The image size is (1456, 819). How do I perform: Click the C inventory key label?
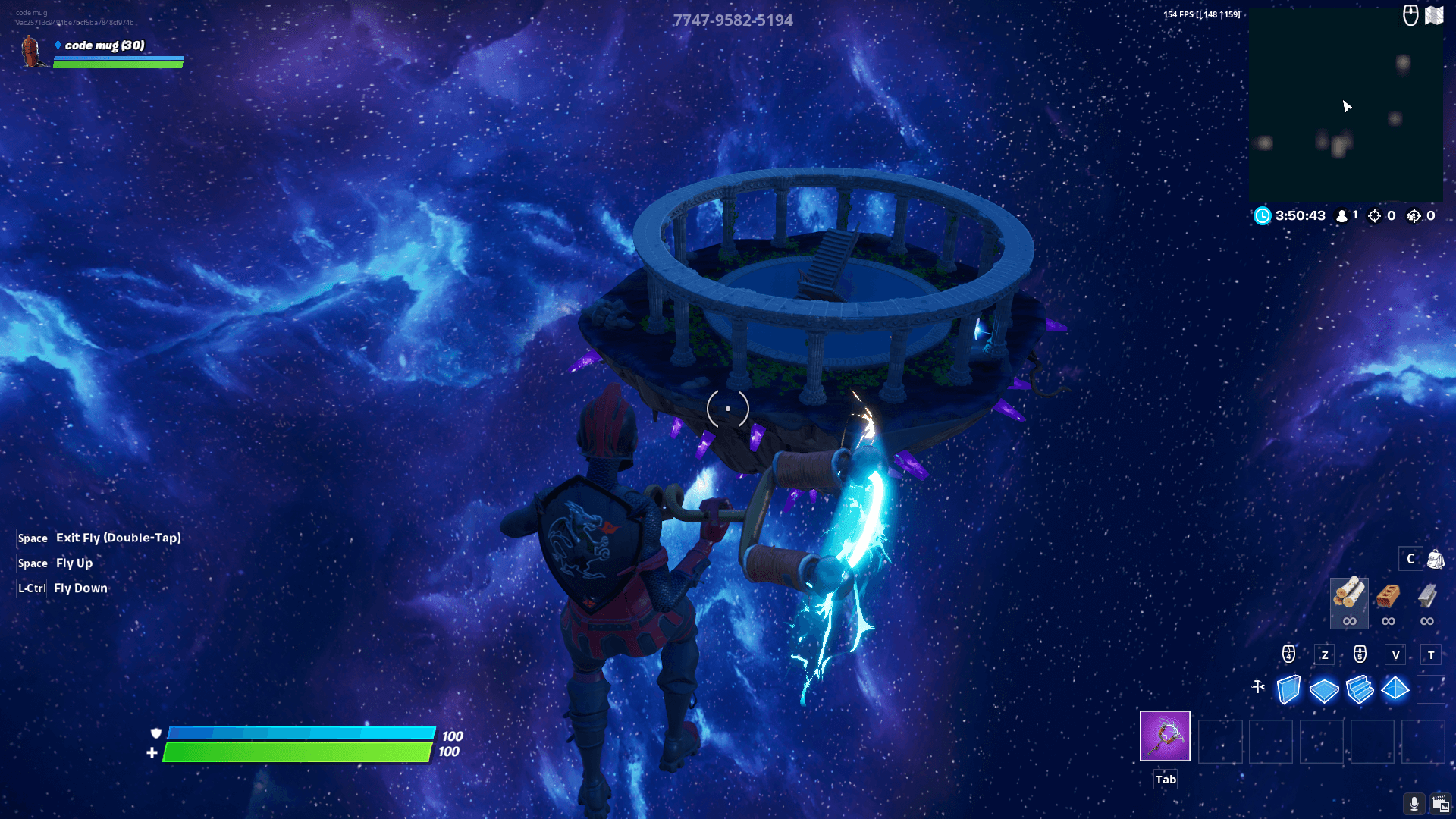[1410, 559]
